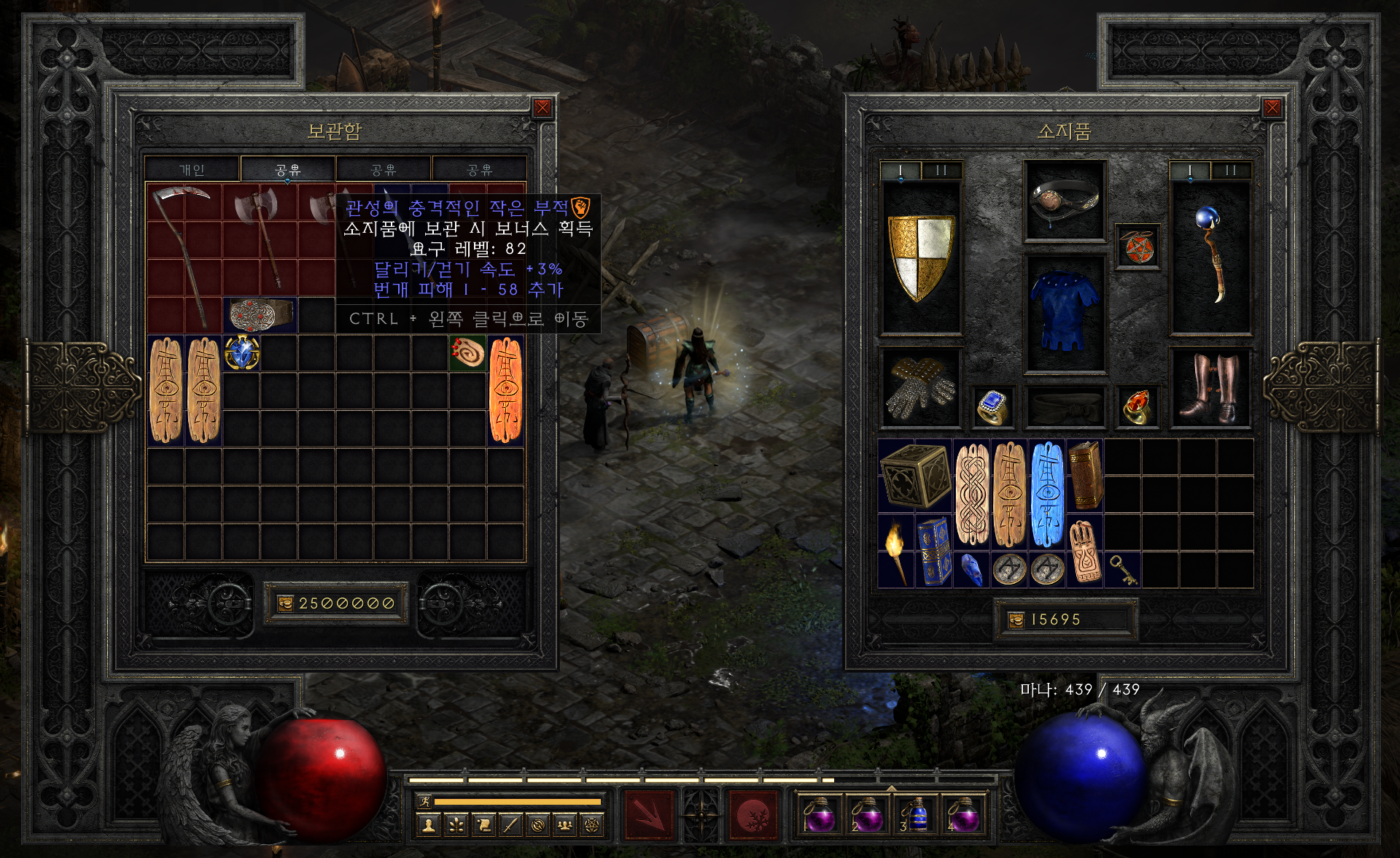Select the equipped gold and white shield
The image size is (1400, 858).
[921, 257]
